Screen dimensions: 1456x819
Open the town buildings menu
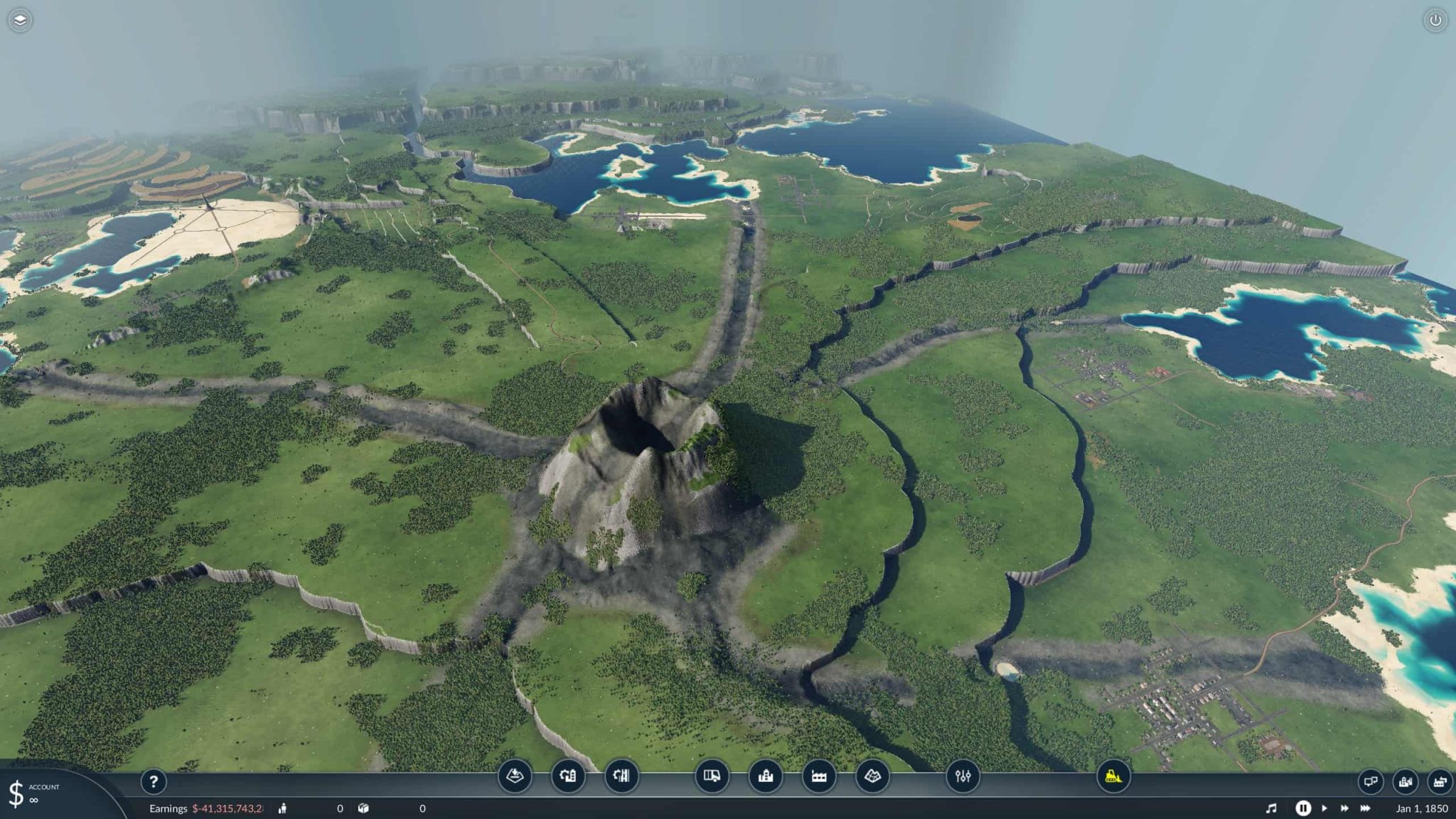pyautogui.click(x=766, y=778)
